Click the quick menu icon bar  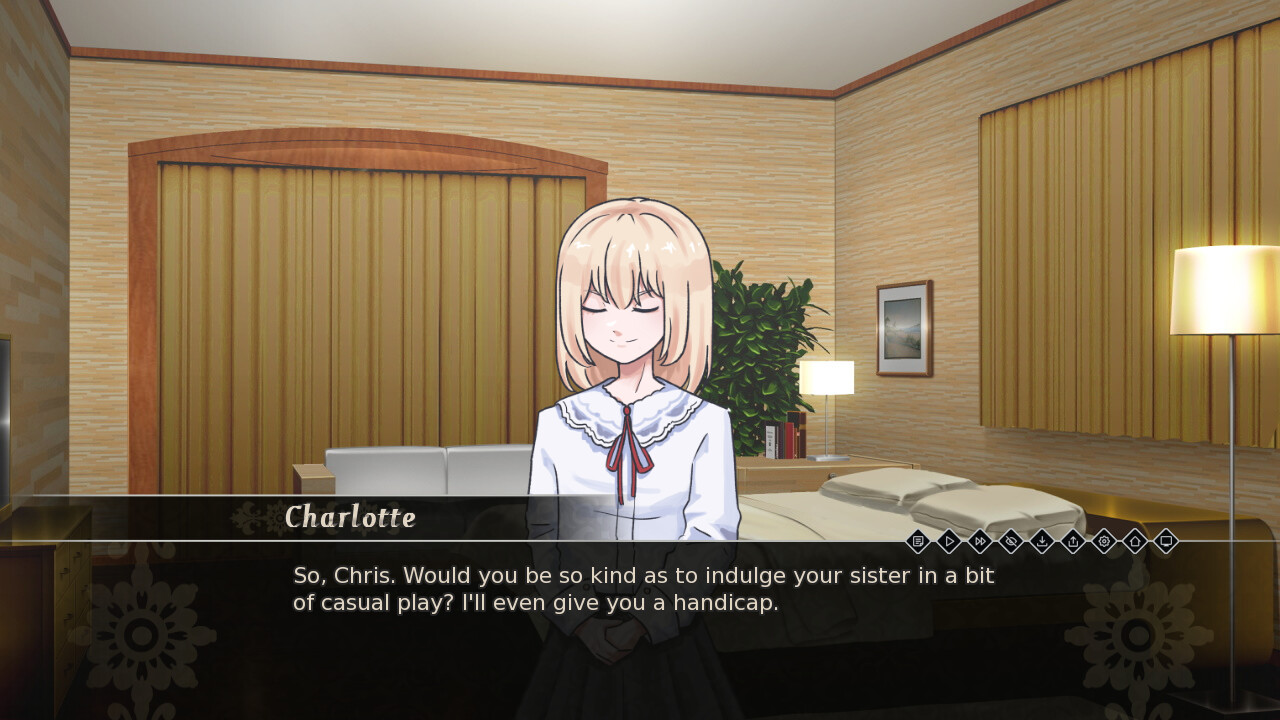pos(1040,541)
